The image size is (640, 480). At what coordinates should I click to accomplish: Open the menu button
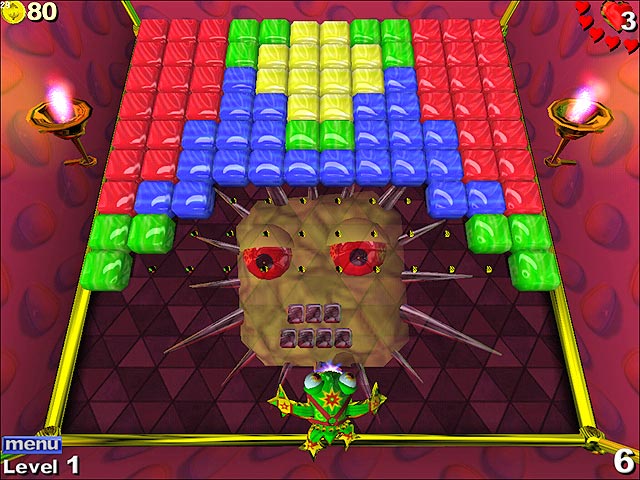pos(31,444)
